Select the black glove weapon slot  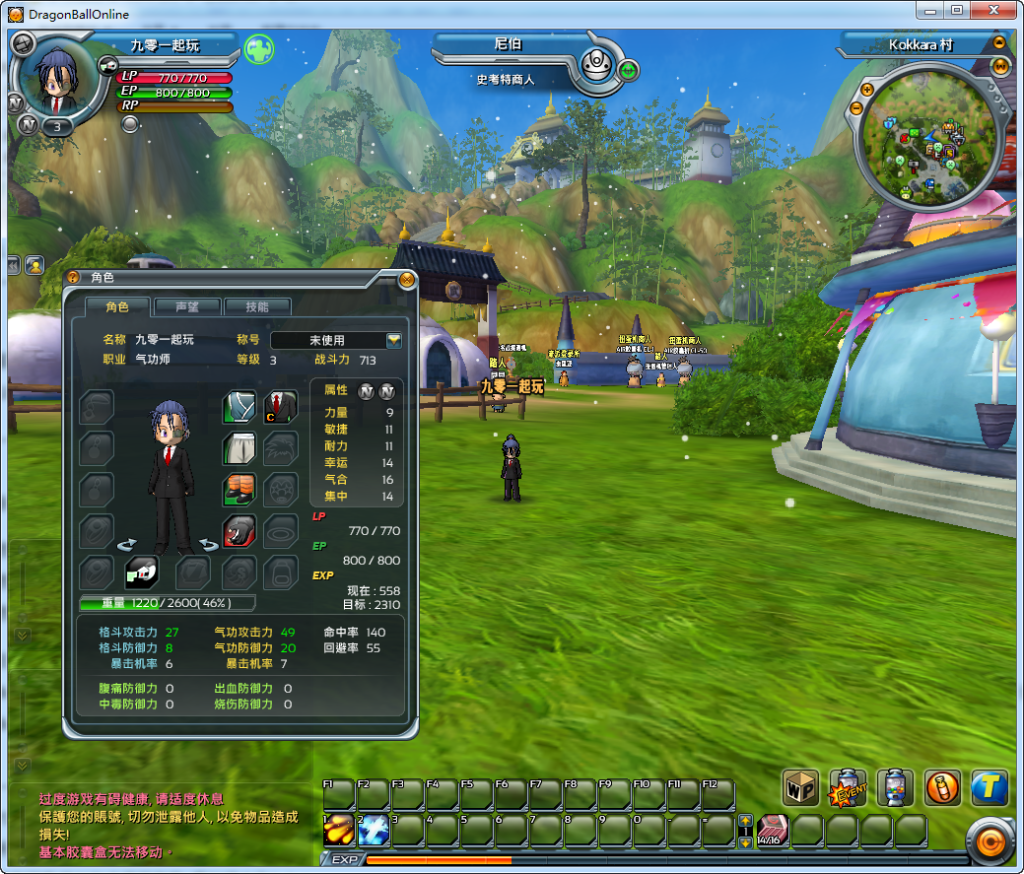pos(239,531)
